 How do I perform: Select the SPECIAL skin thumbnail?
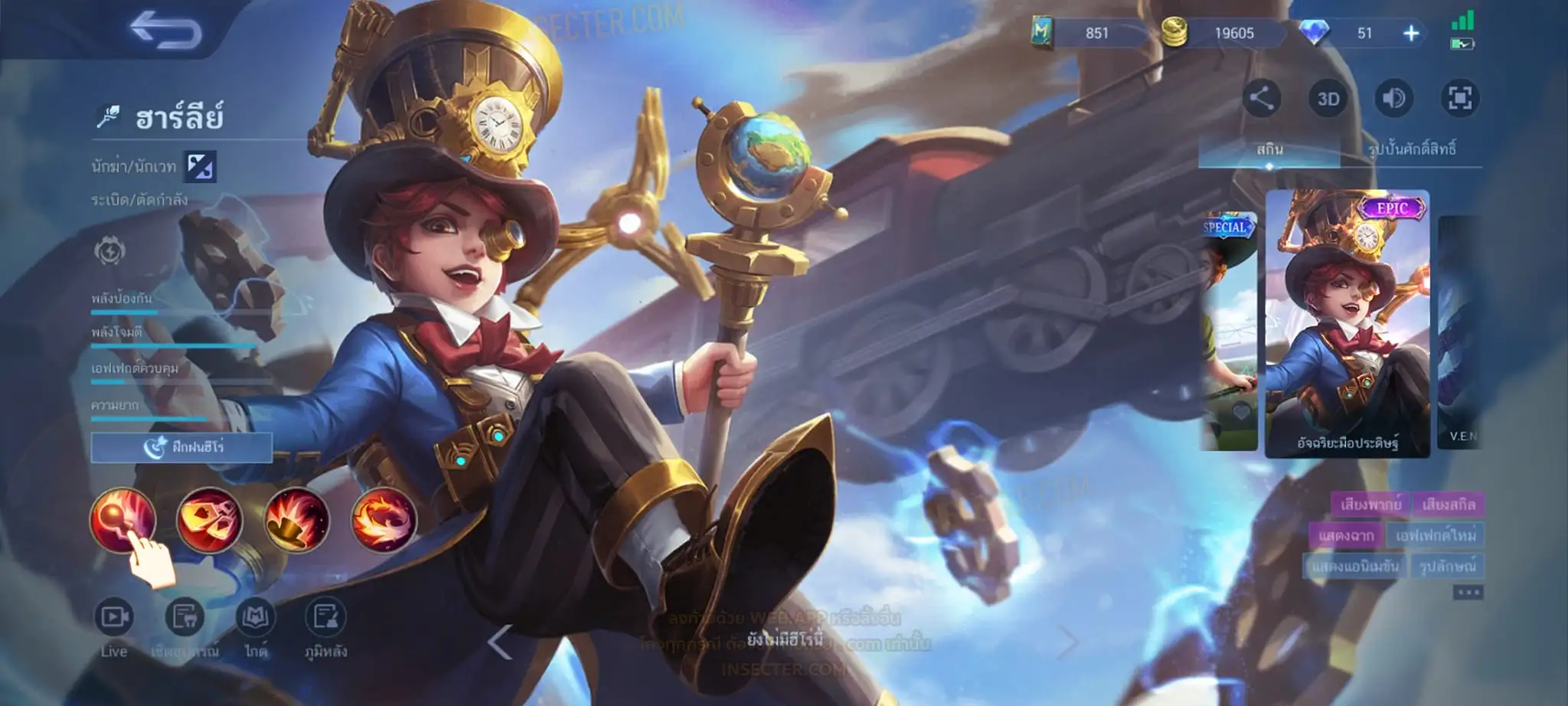(1228, 329)
